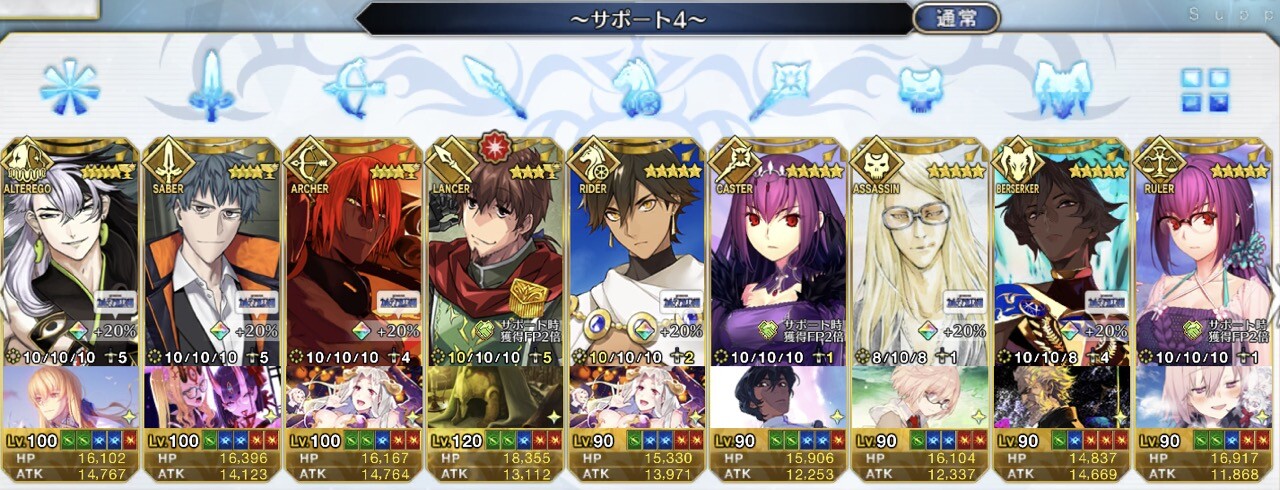
Task: Select the purple-haired CASTER servant card
Action: [779, 260]
